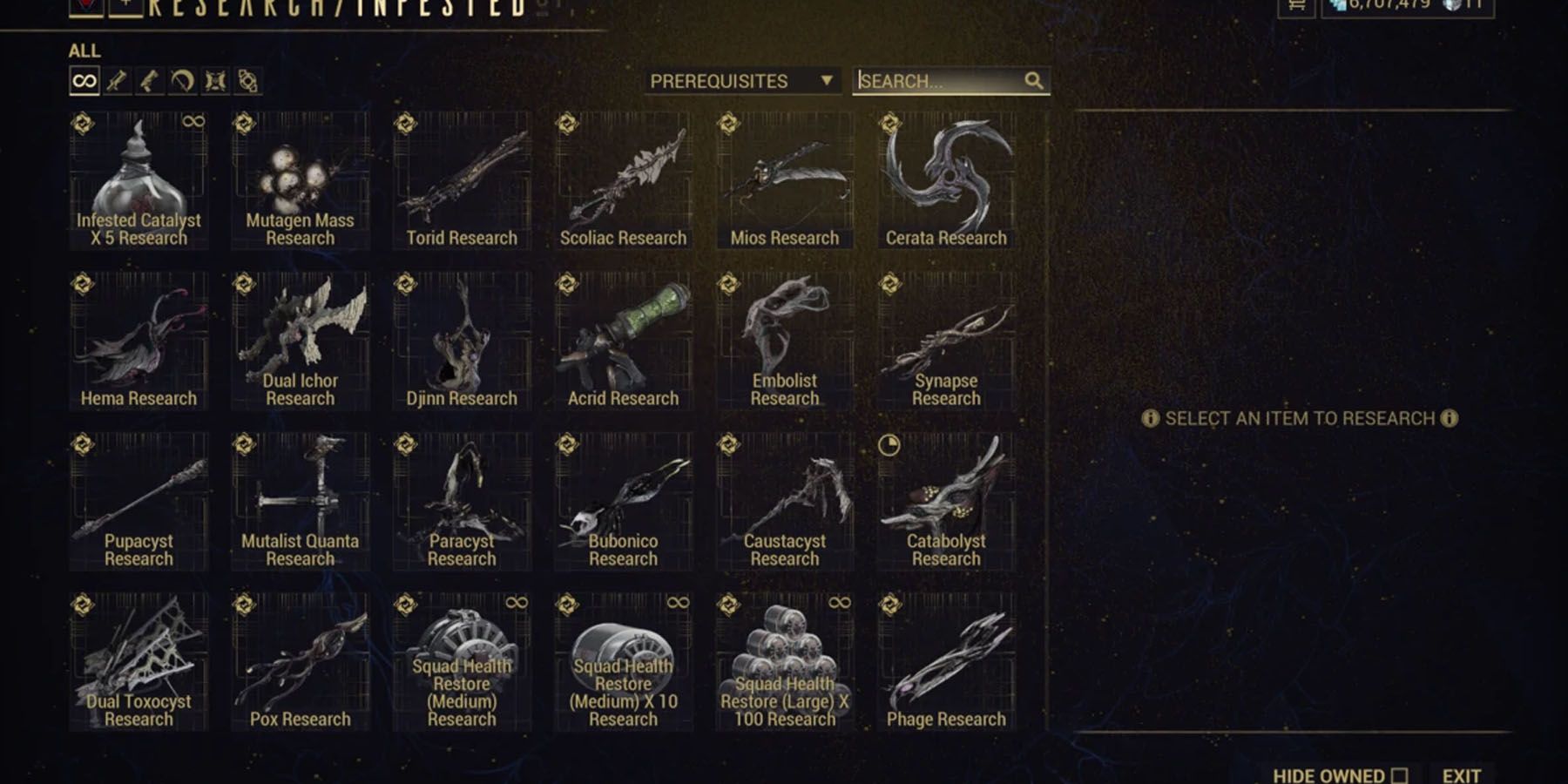This screenshot has width=1568, height=784.
Task: Toggle the clock icon on Catabolyst Research
Action: coord(889,445)
